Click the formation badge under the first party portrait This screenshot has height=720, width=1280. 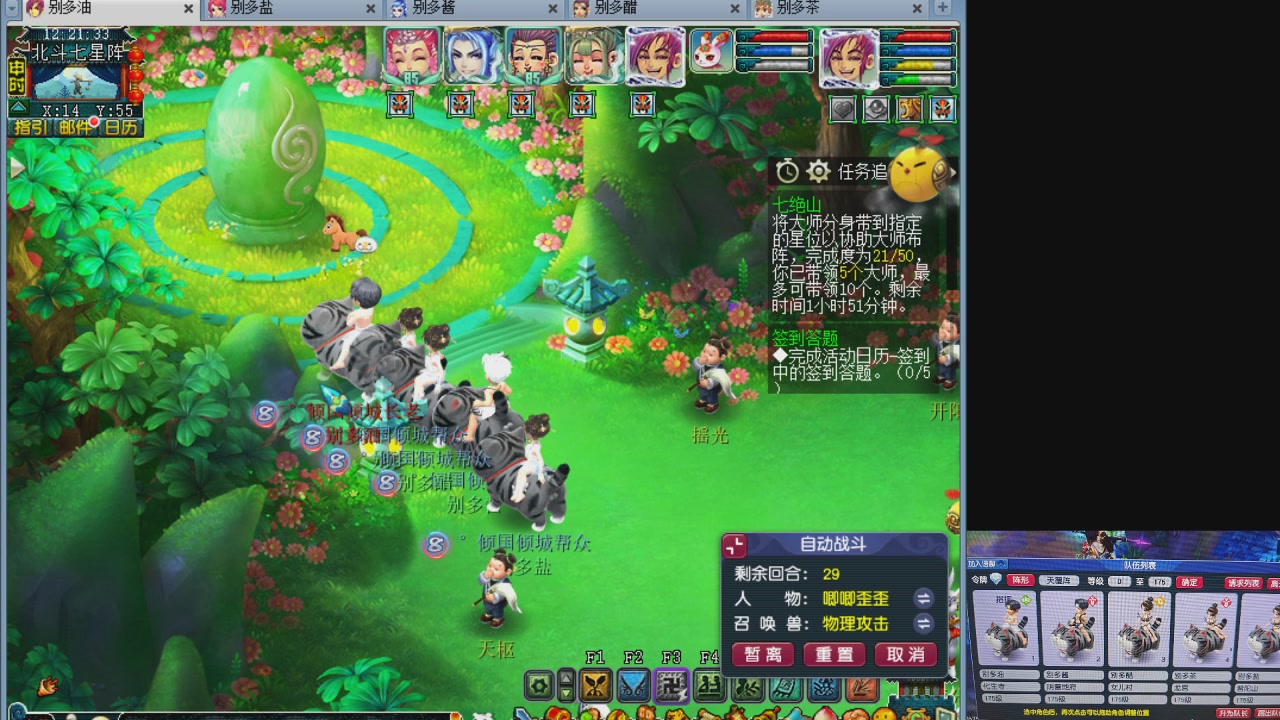coord(400,105)
